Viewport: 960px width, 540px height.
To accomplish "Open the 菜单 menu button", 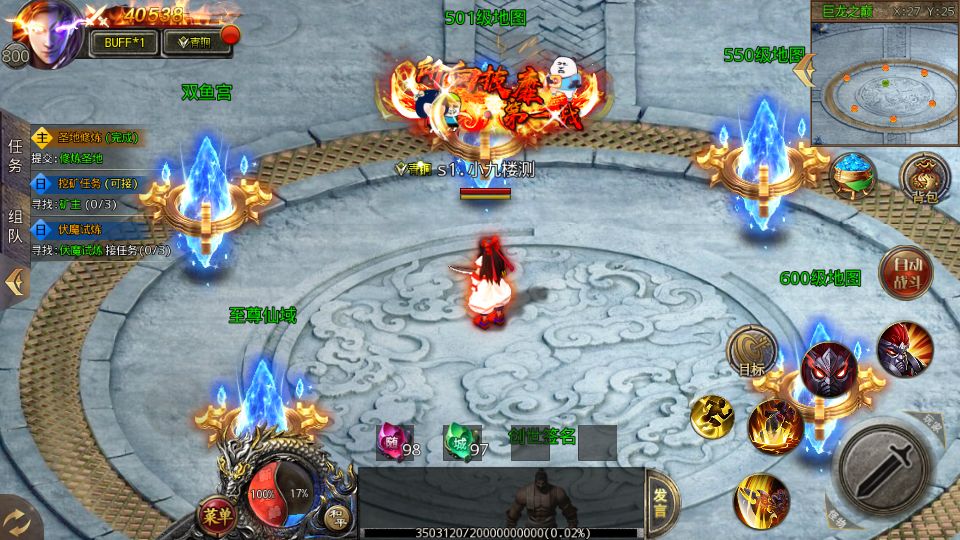I will [215, 515].
